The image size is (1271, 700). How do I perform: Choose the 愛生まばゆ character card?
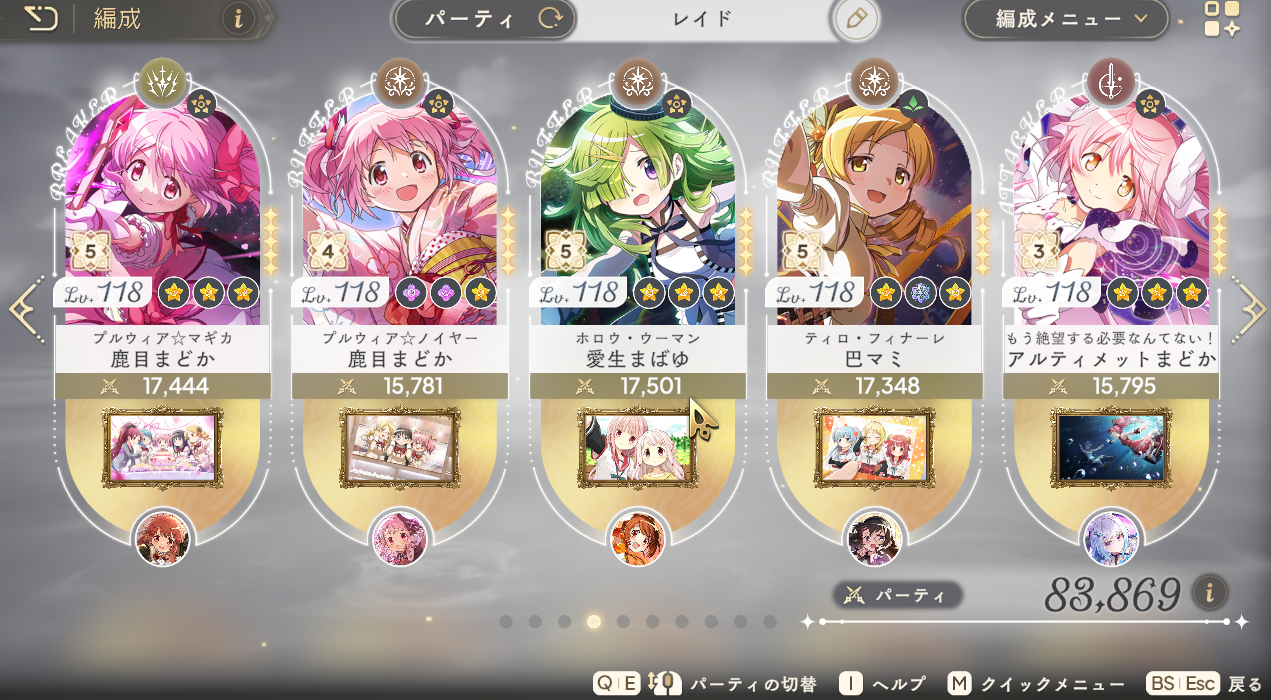point(637,220)
